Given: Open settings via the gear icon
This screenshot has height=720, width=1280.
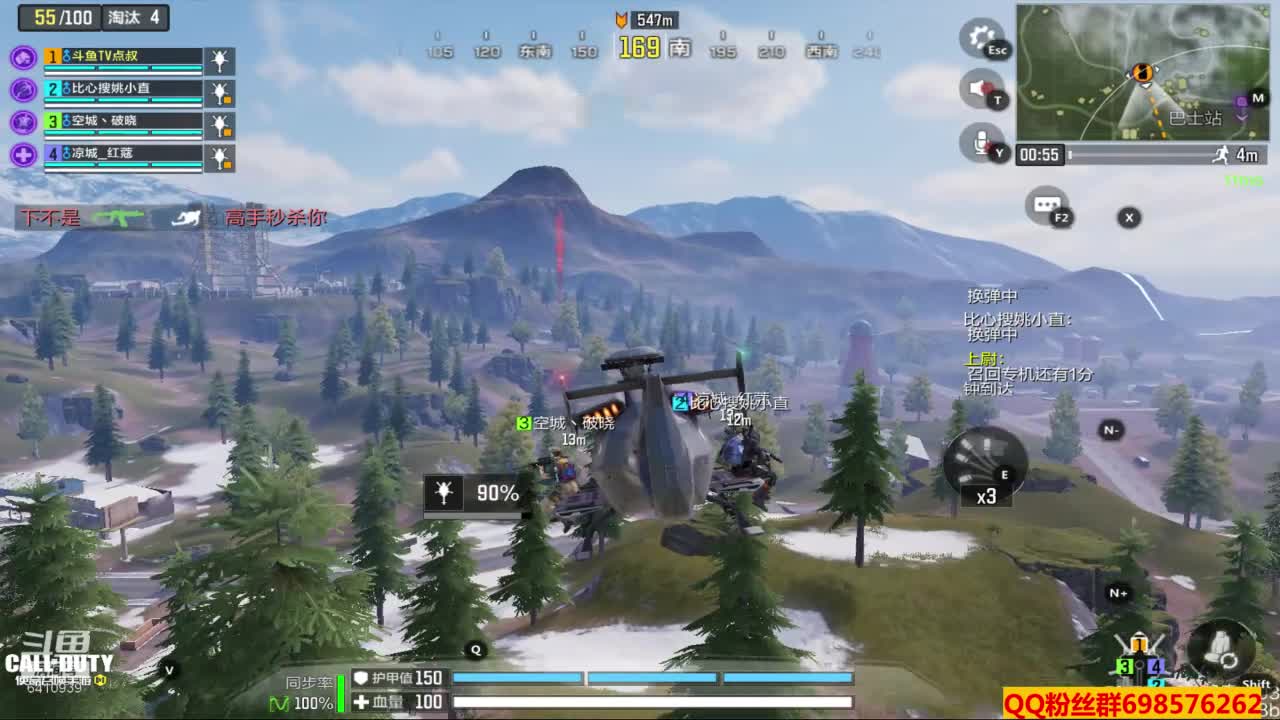Looking at the screenshot, I should (981, 38).
